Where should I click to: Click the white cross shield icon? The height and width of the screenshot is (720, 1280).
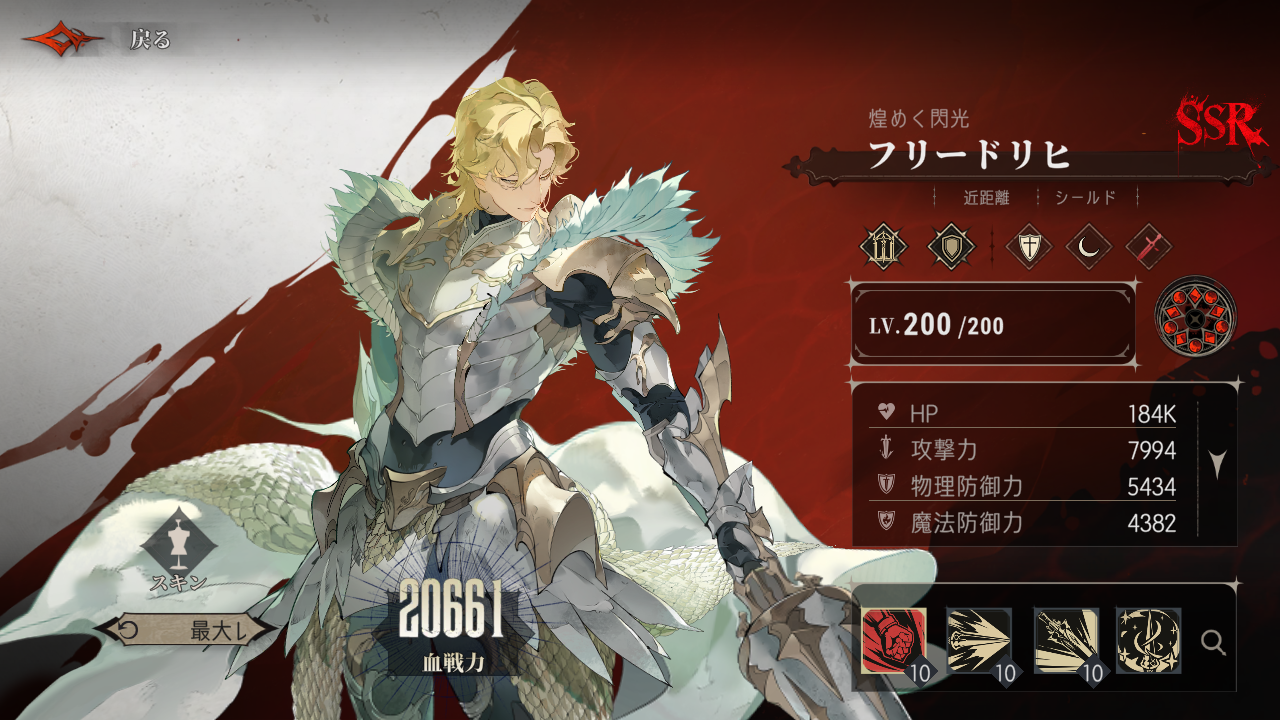click(1028, 246)
